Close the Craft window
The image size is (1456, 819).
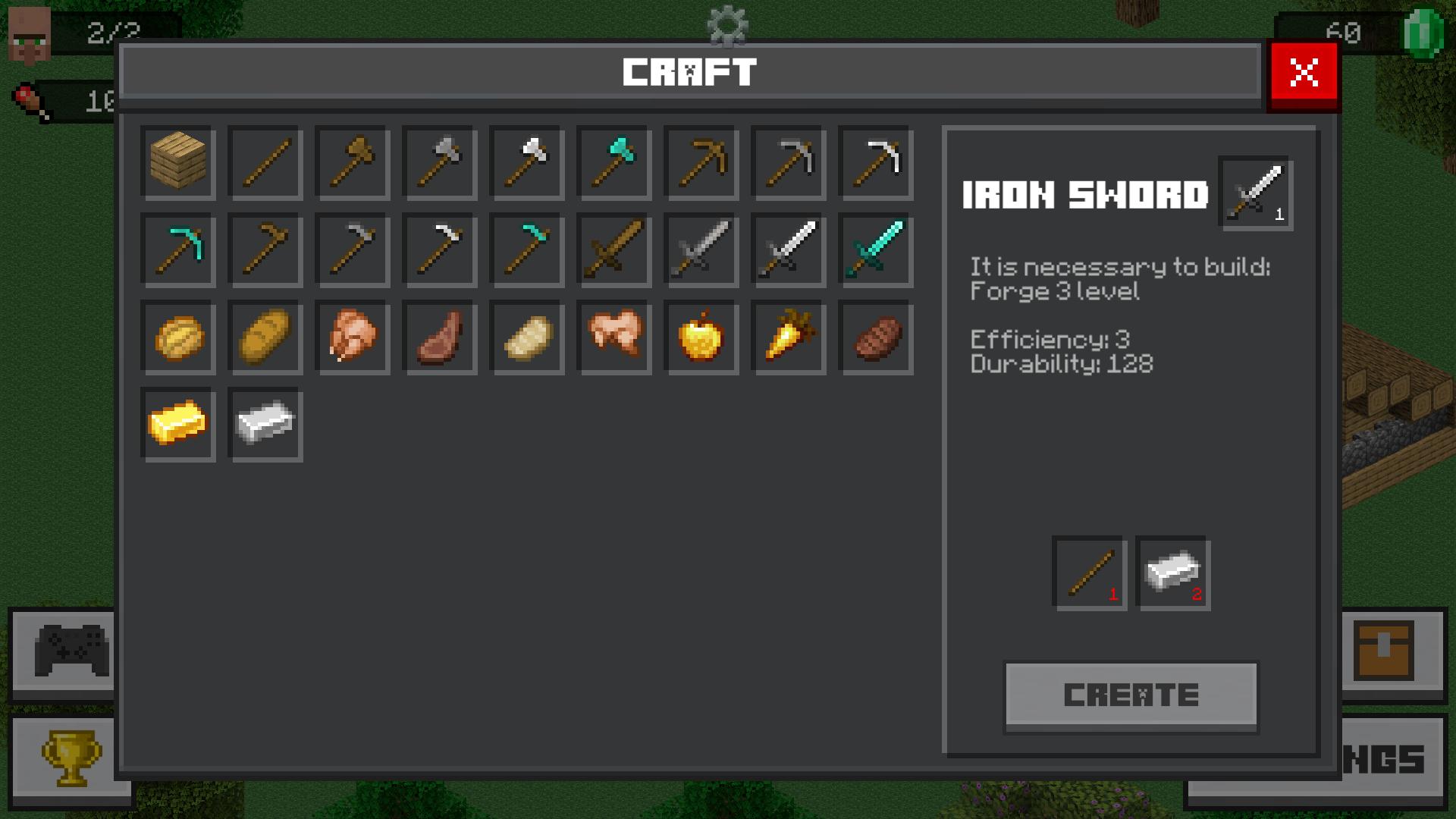pos(1303,74)
